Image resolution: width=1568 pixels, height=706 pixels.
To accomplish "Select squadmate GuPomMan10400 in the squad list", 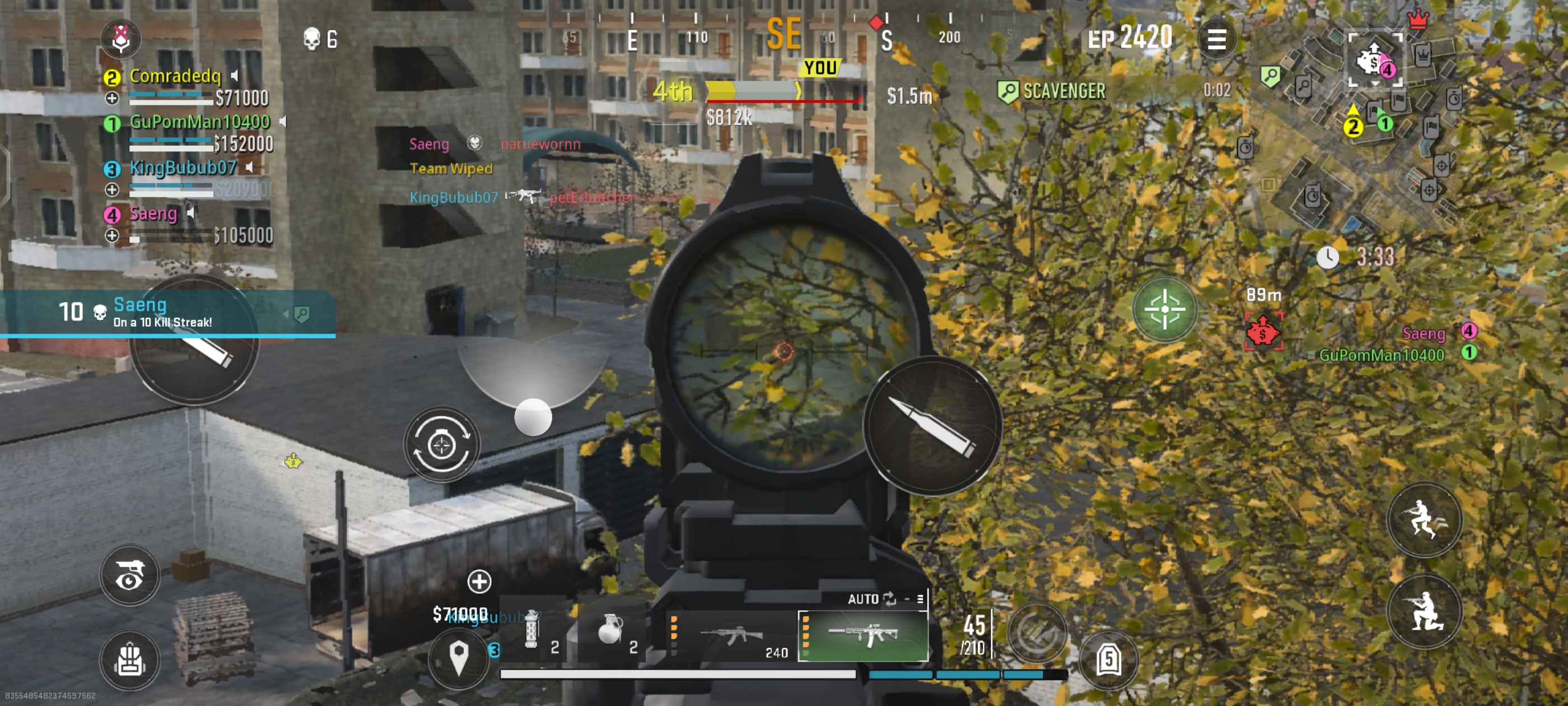I will coord(199,123).
